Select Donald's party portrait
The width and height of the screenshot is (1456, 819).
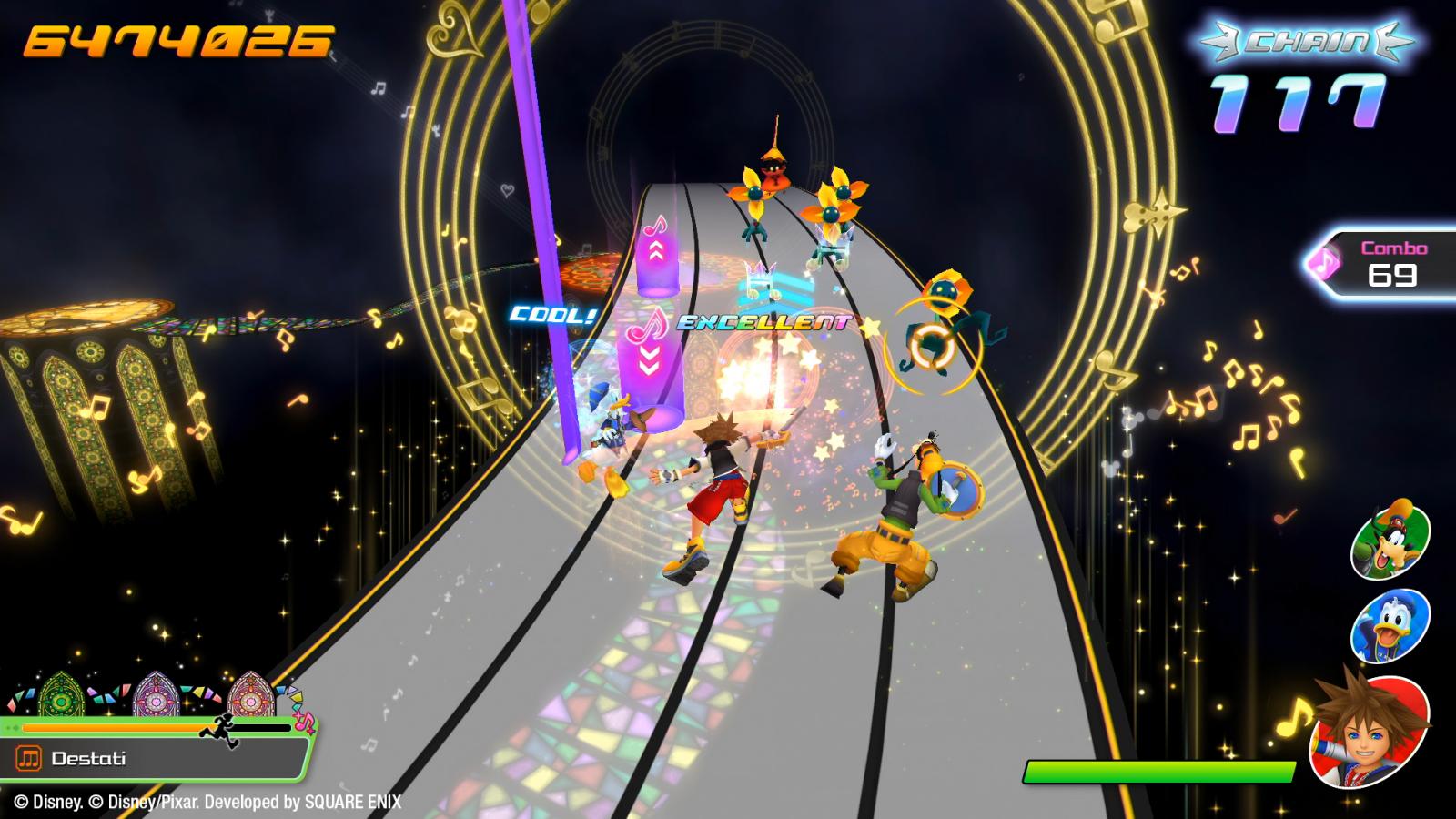(1390, 626)
